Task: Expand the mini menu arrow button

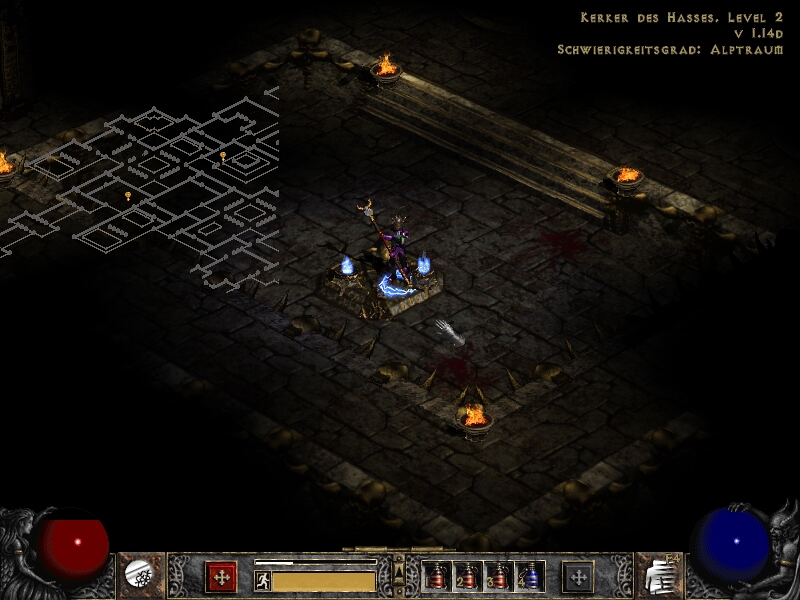Action: (x=399, y=571)
